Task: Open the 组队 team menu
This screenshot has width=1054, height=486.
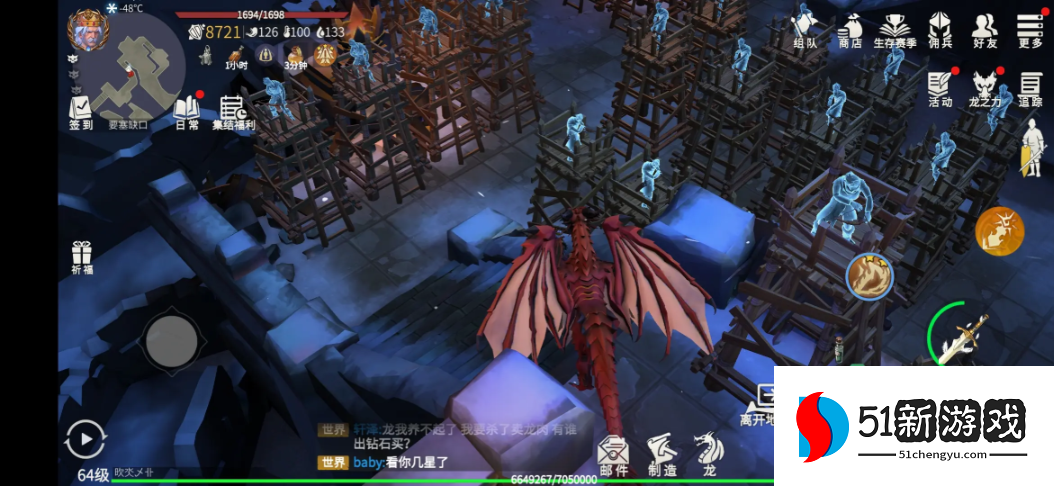Action: click(x=805, y=26)
